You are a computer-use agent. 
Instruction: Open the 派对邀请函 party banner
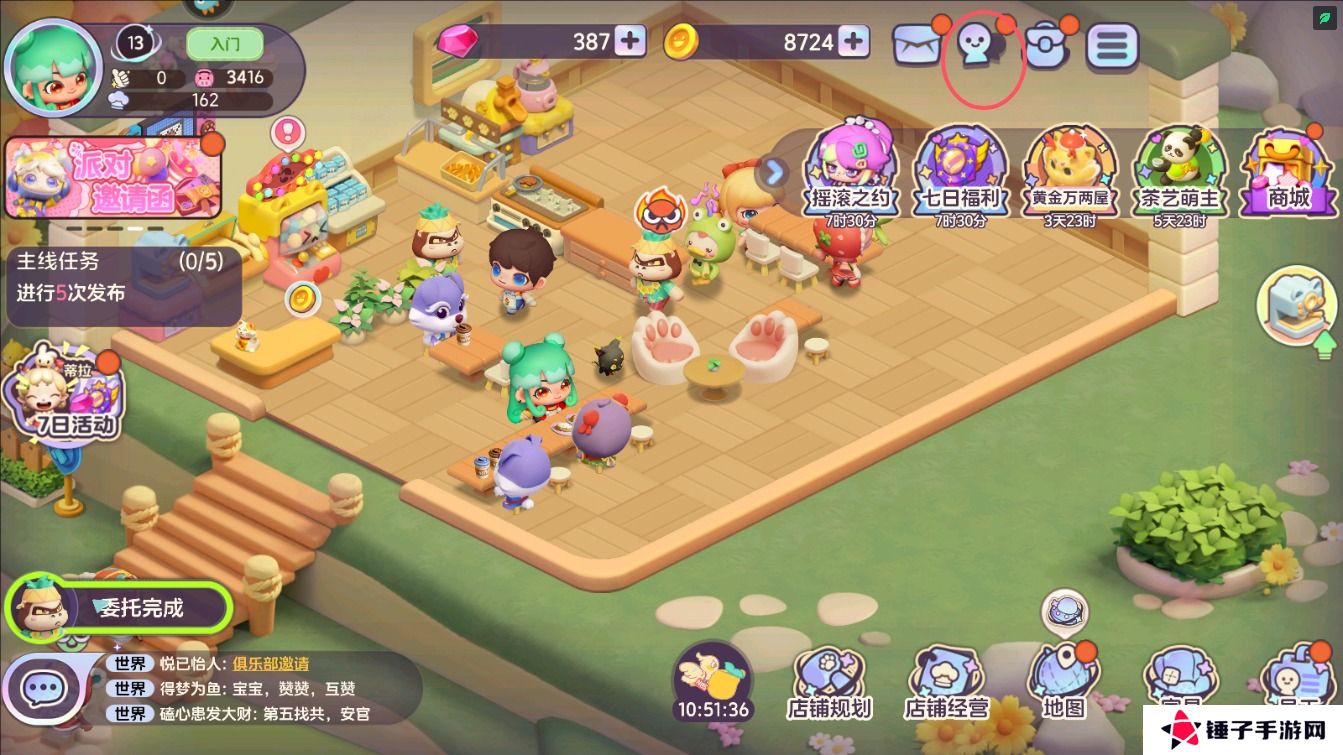tap(112, 178)
